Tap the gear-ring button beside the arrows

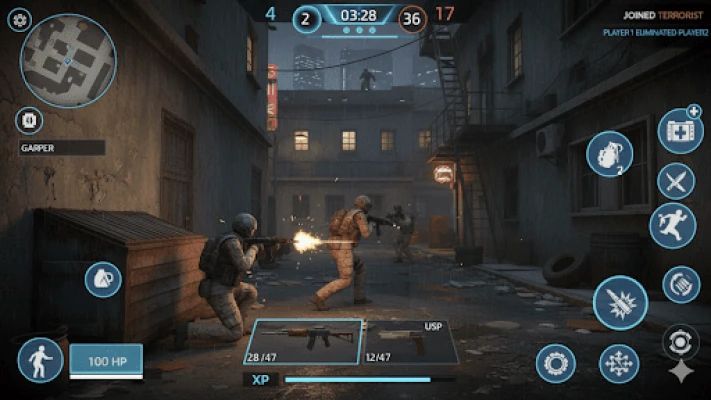pyautogui.click(x=555, y=363)
